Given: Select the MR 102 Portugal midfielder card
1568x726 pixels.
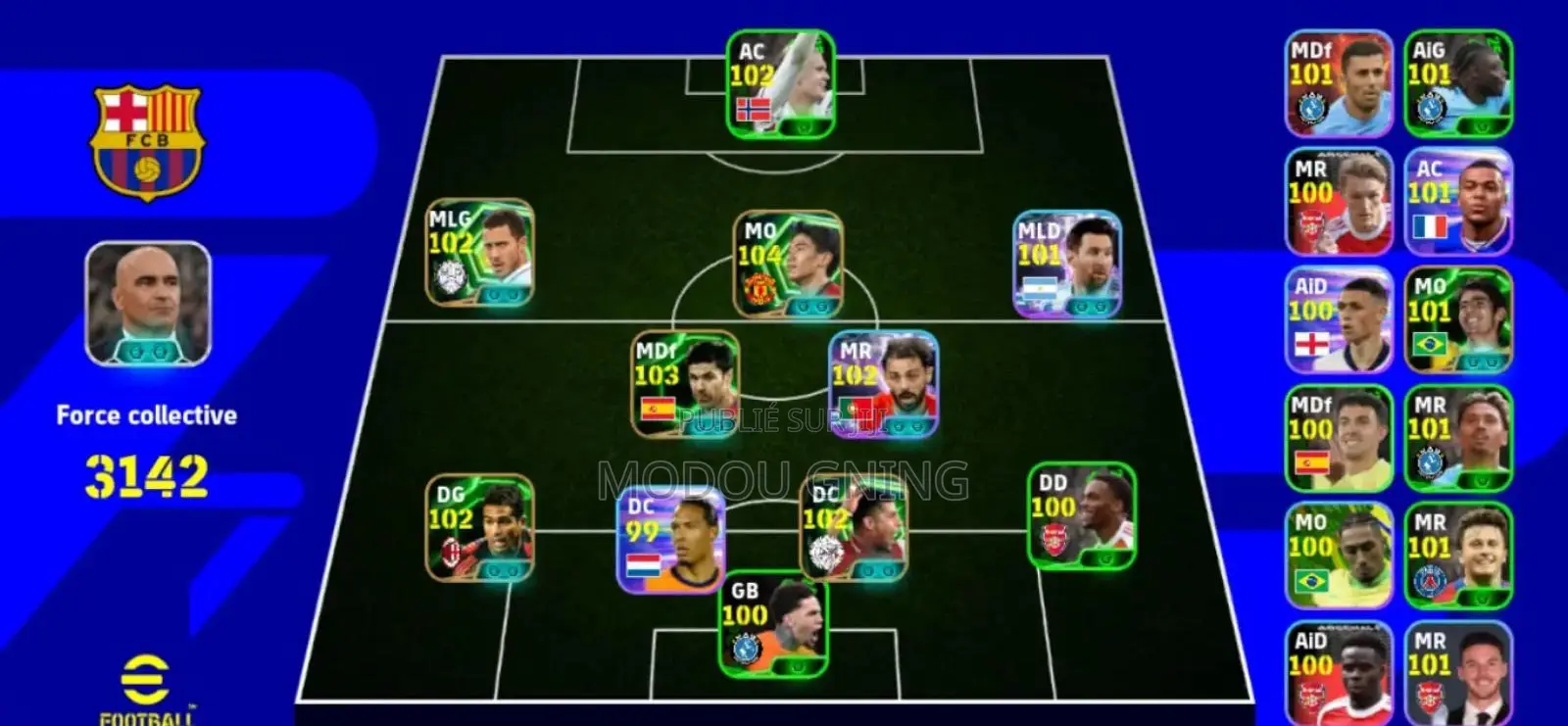Looking at the screenshot, I should click(x=883, y=384).
